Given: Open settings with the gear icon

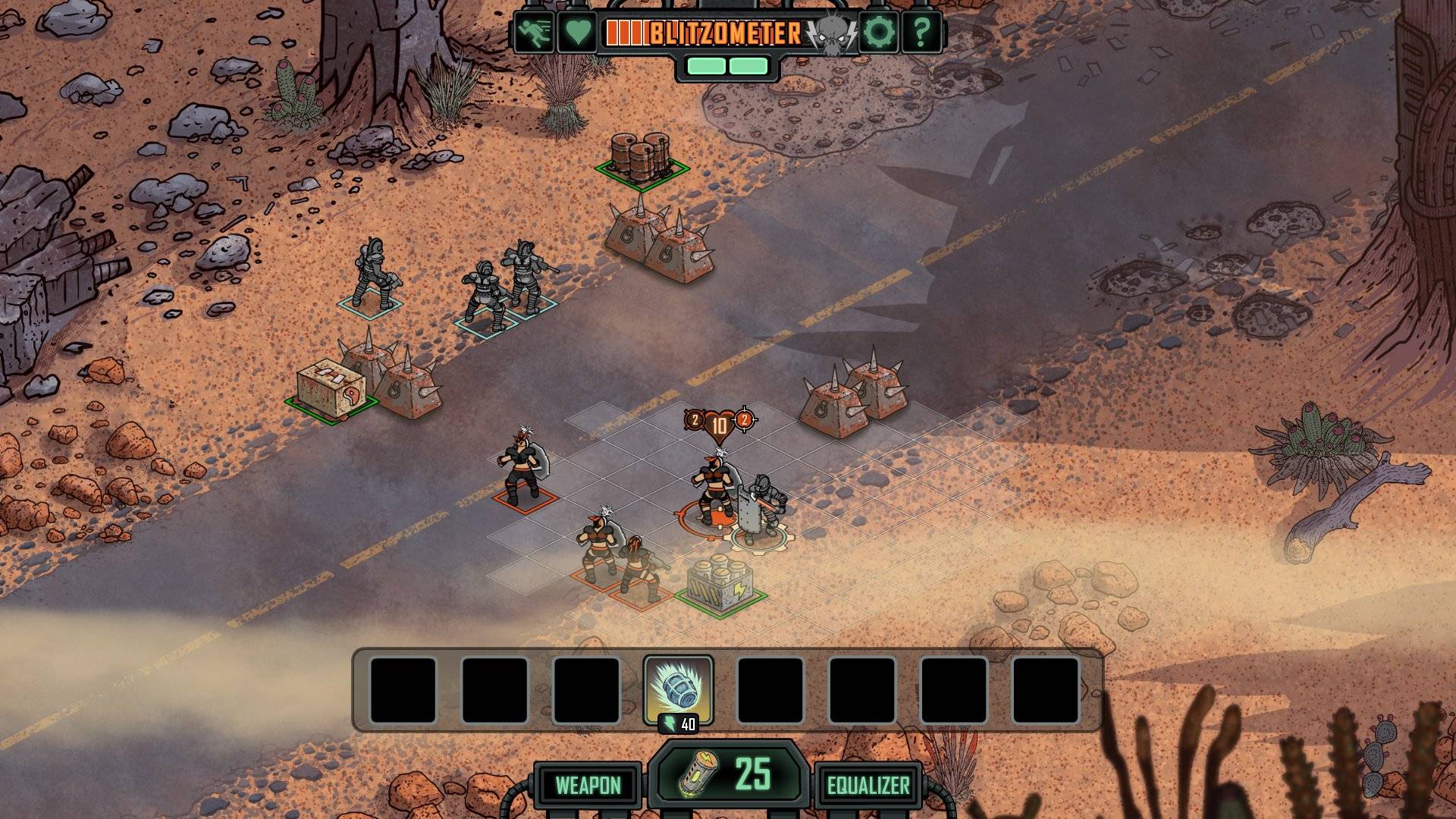Looking at the screenshot, I should click(879, 33).
